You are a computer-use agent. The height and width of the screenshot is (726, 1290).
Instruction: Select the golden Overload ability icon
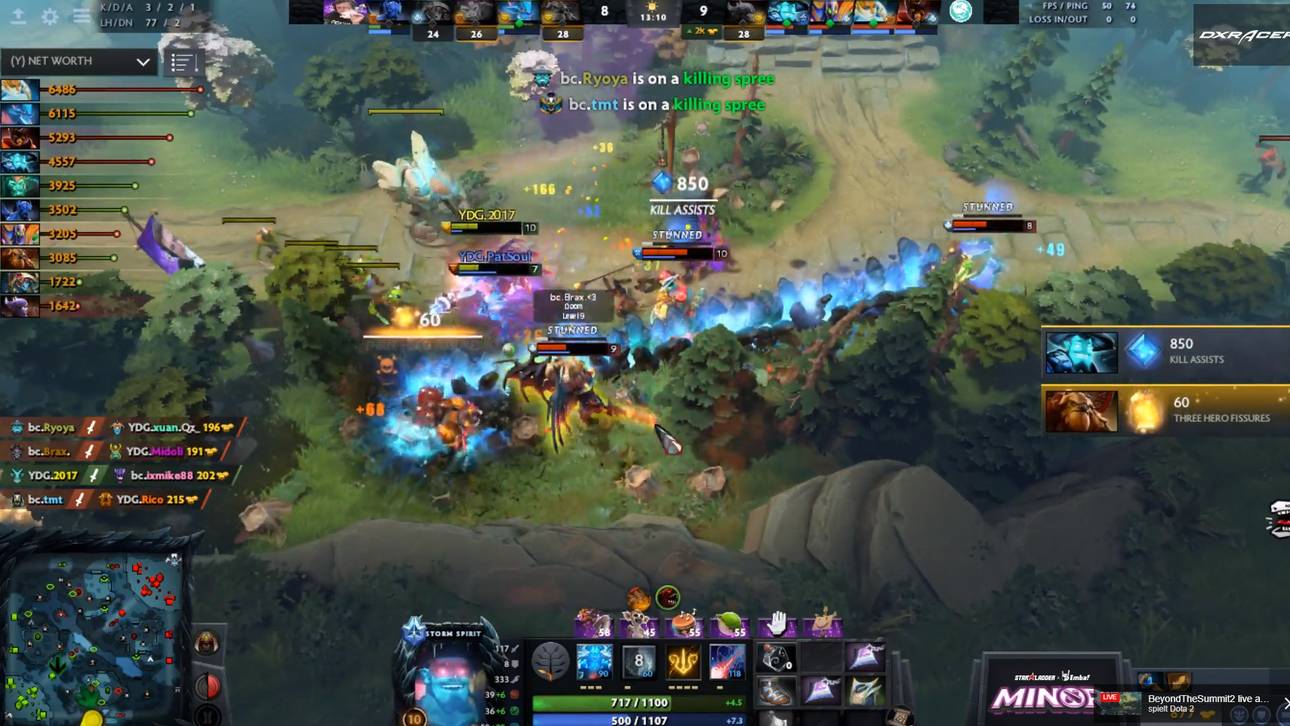[683, 662]
